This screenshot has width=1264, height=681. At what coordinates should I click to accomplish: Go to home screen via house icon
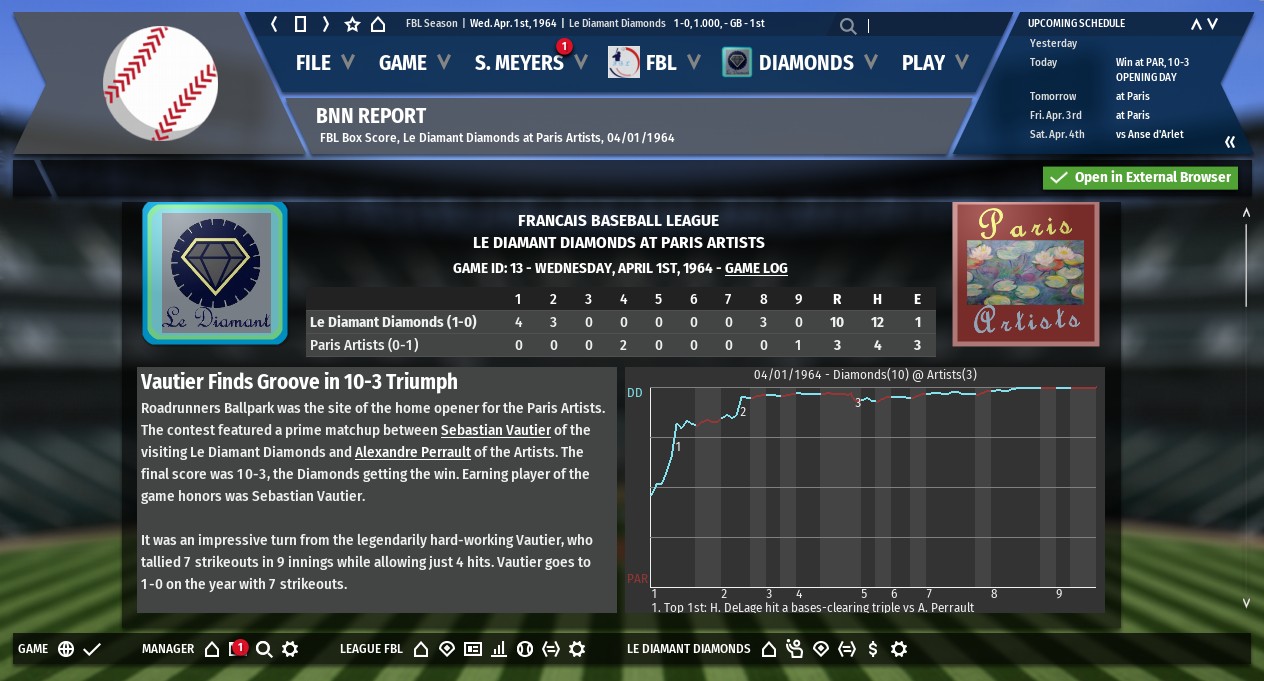378,24
